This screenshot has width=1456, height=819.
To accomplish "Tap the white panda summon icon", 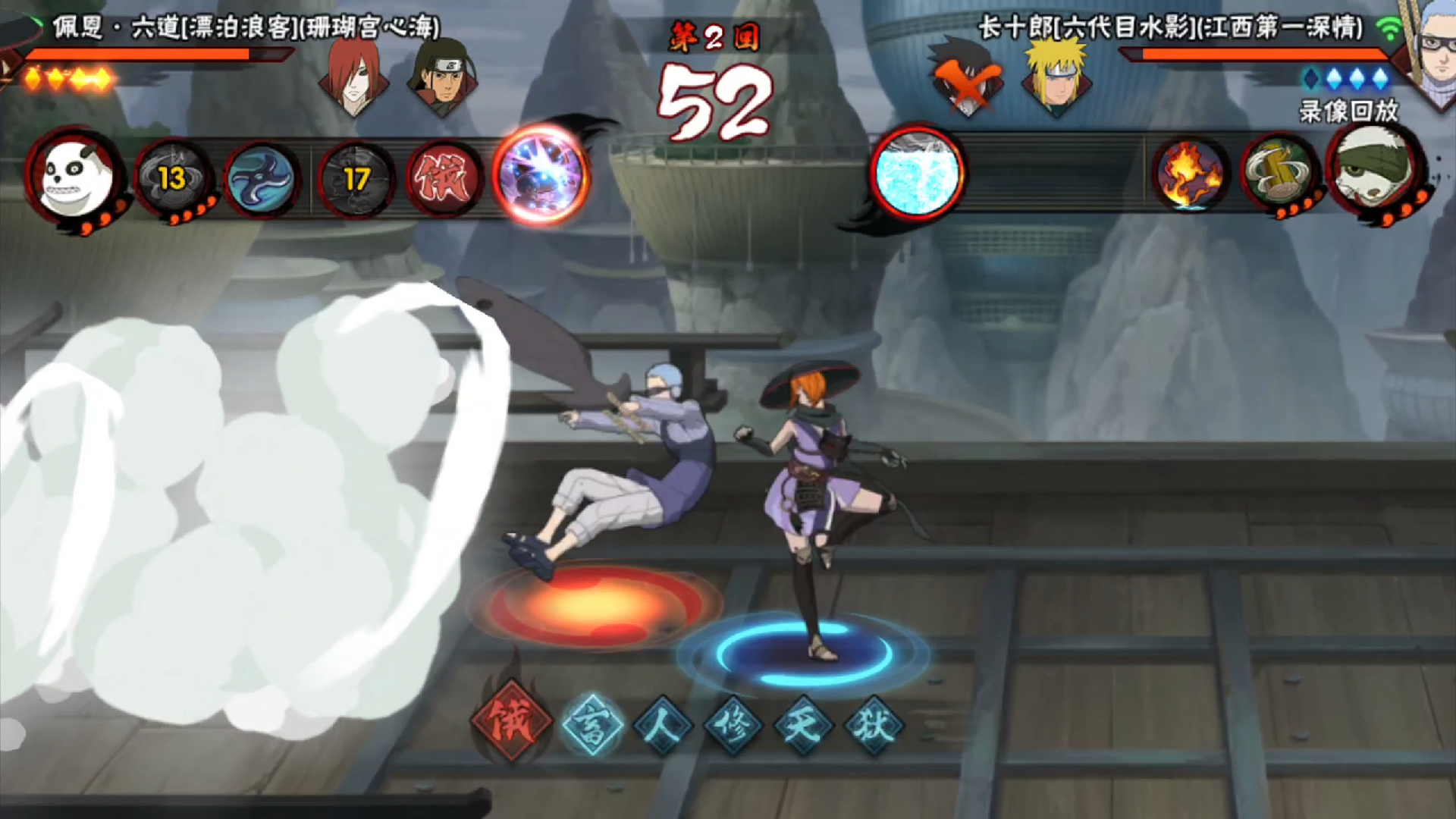I will [75, 178].
